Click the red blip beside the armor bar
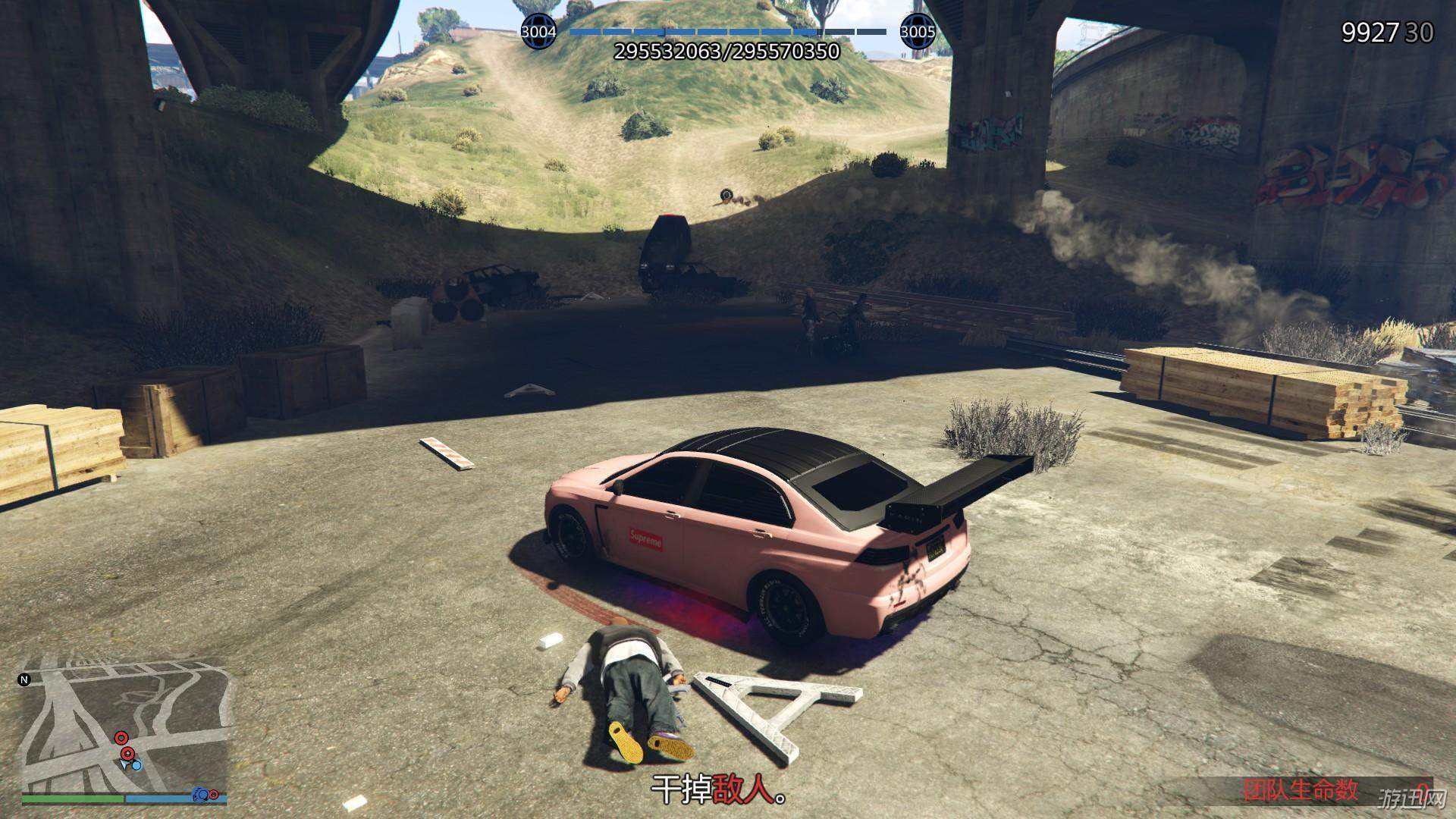The height and width of the screenshot is (819, 1456). click(x=215, y=793)
